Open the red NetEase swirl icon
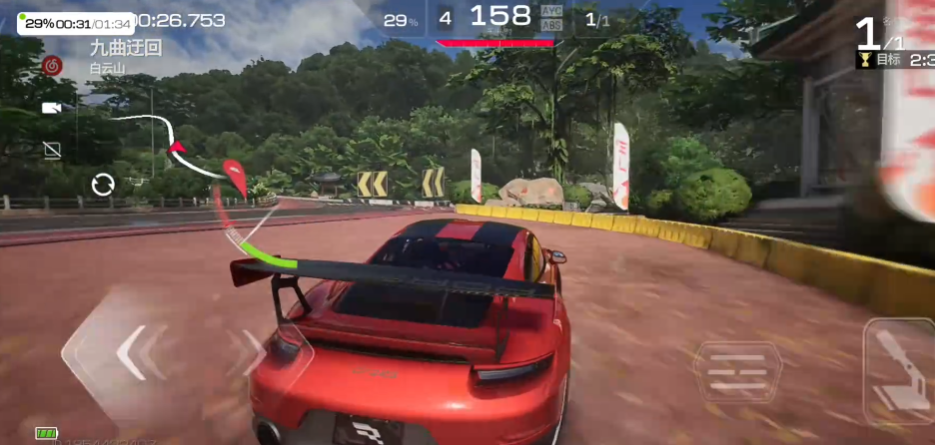The height and width of the screenshot is (445, 935). point(52,66)
